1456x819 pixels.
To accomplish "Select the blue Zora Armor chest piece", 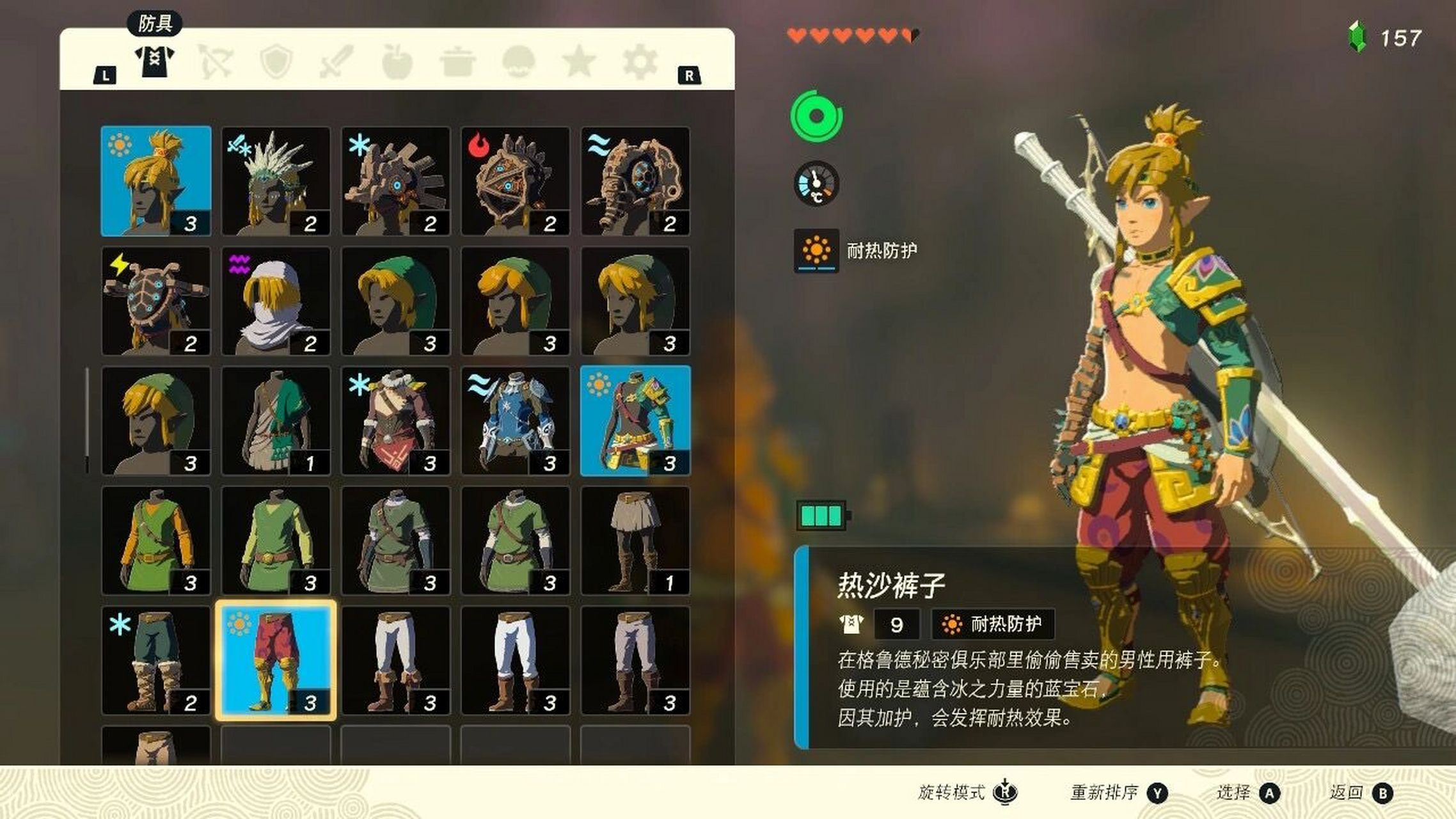I will [516, 420].
